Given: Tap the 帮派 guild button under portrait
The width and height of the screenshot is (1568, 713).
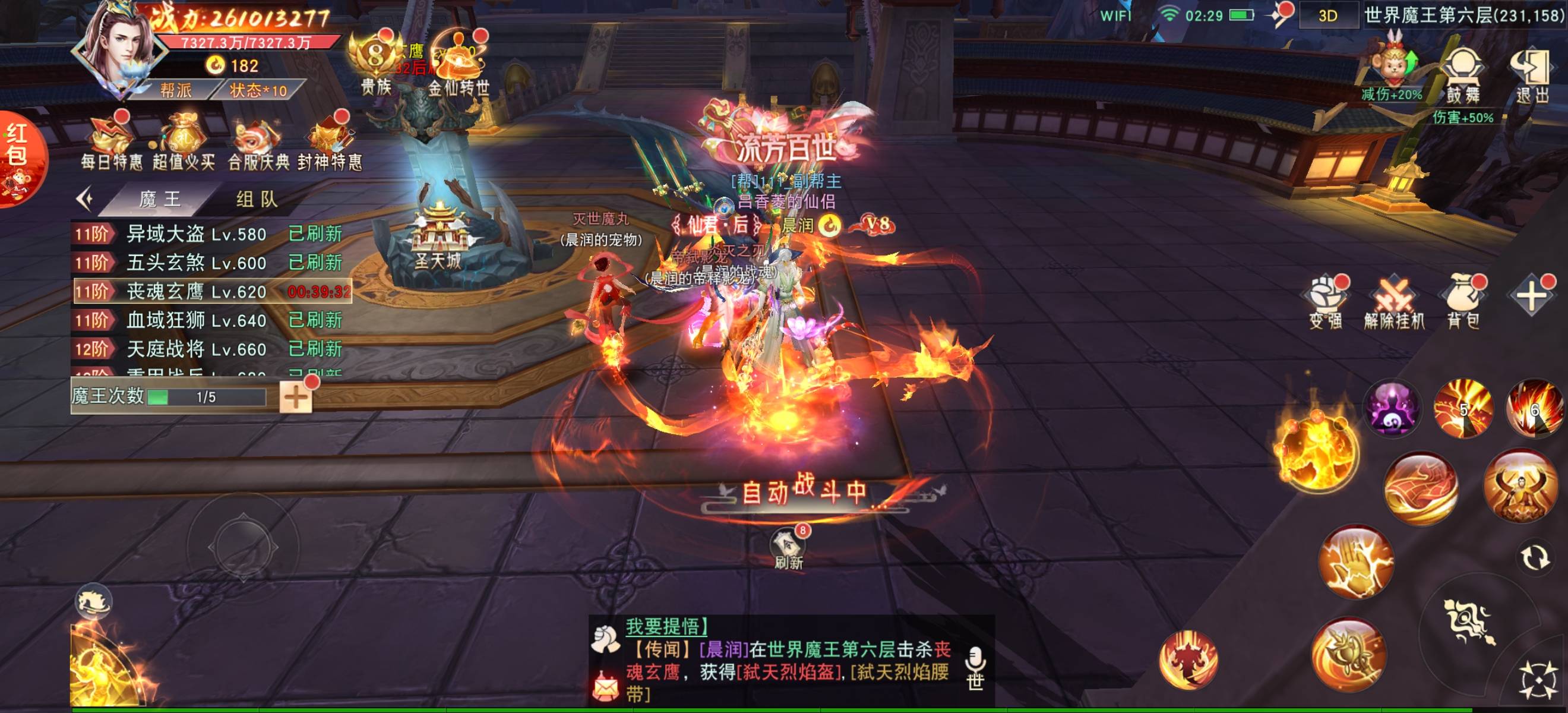Looking at the screenshot, I should click(x=176, y=91).
